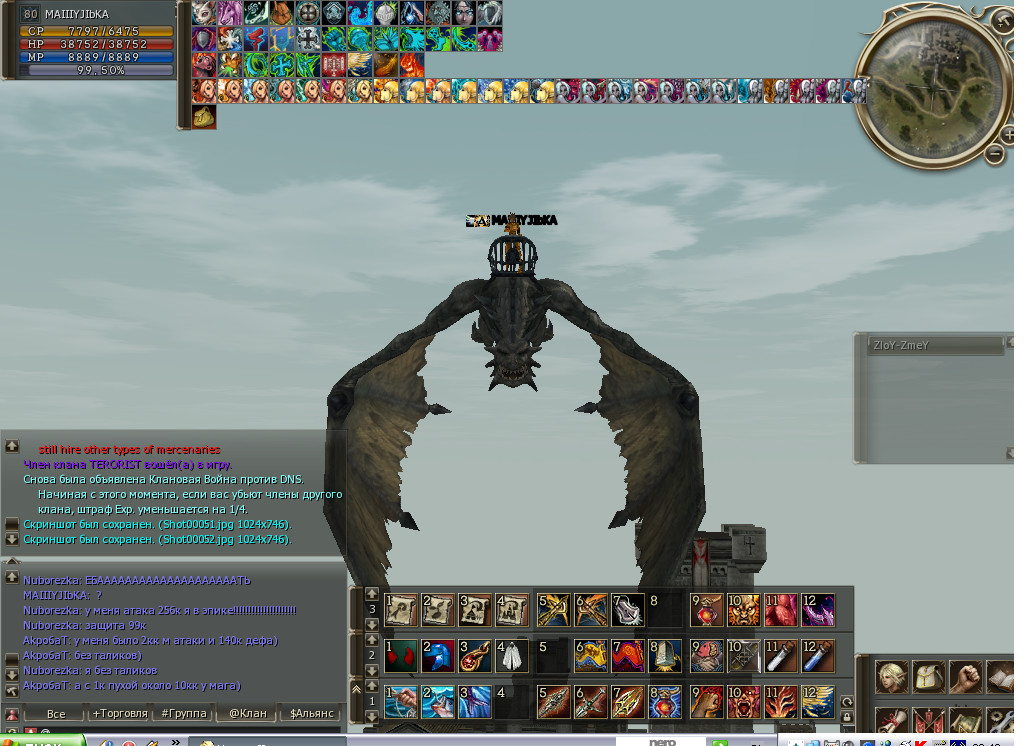Select the ZloY-ZmeY party member bar
Image resolution: width=1024 pixels, height=746 pixels.
[934, 346]
